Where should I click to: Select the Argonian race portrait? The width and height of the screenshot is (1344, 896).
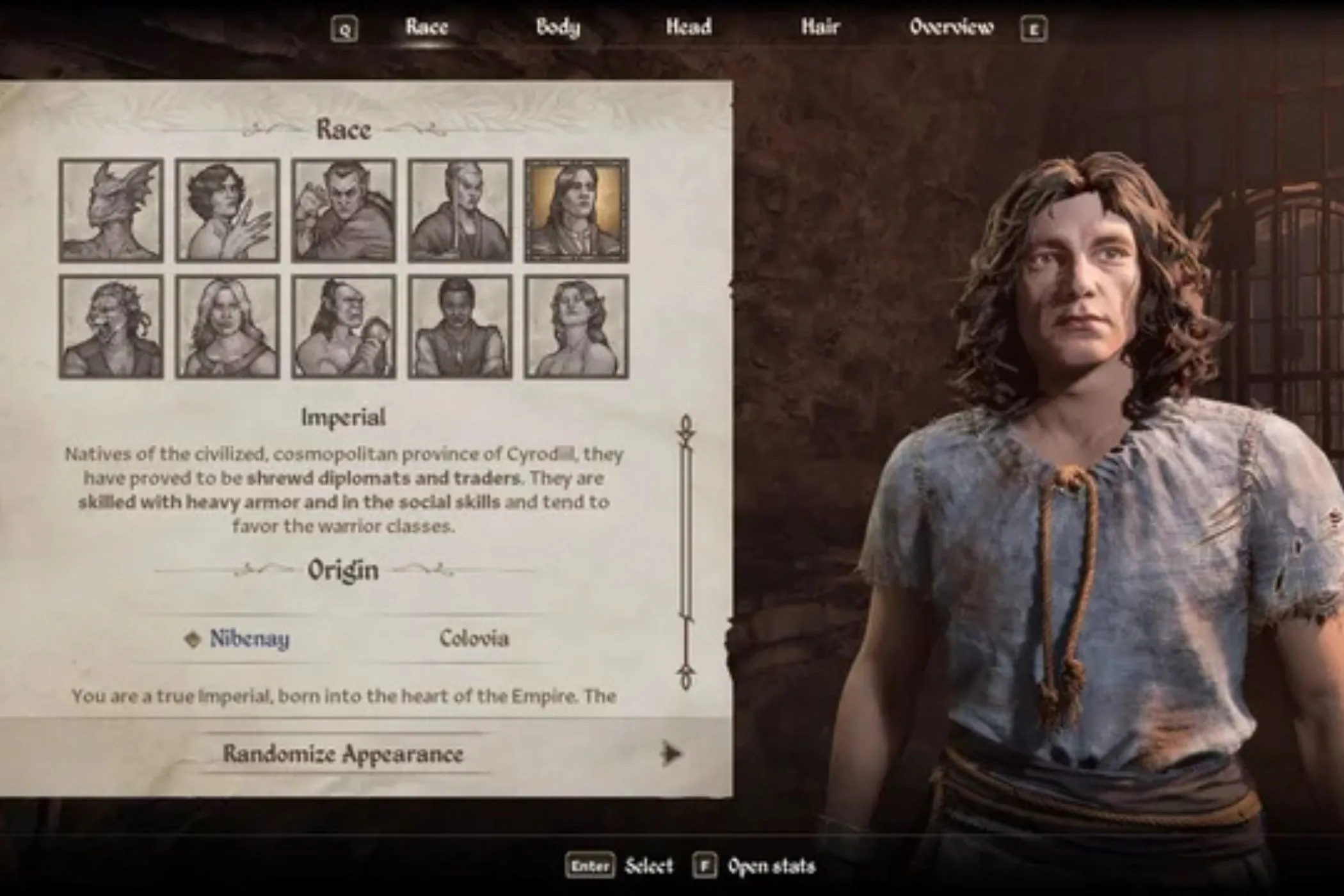click(112, 211)
